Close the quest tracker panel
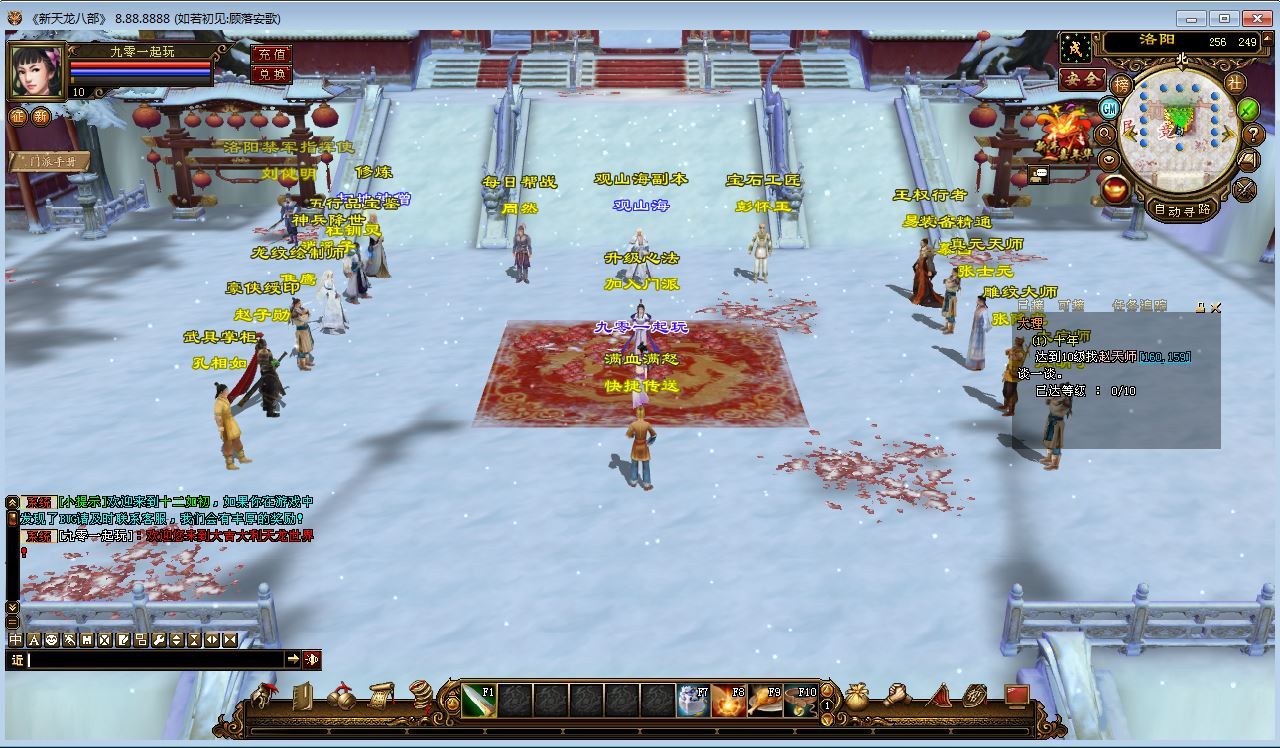Screen dimensions: 1280x748 coord(1215,308)
